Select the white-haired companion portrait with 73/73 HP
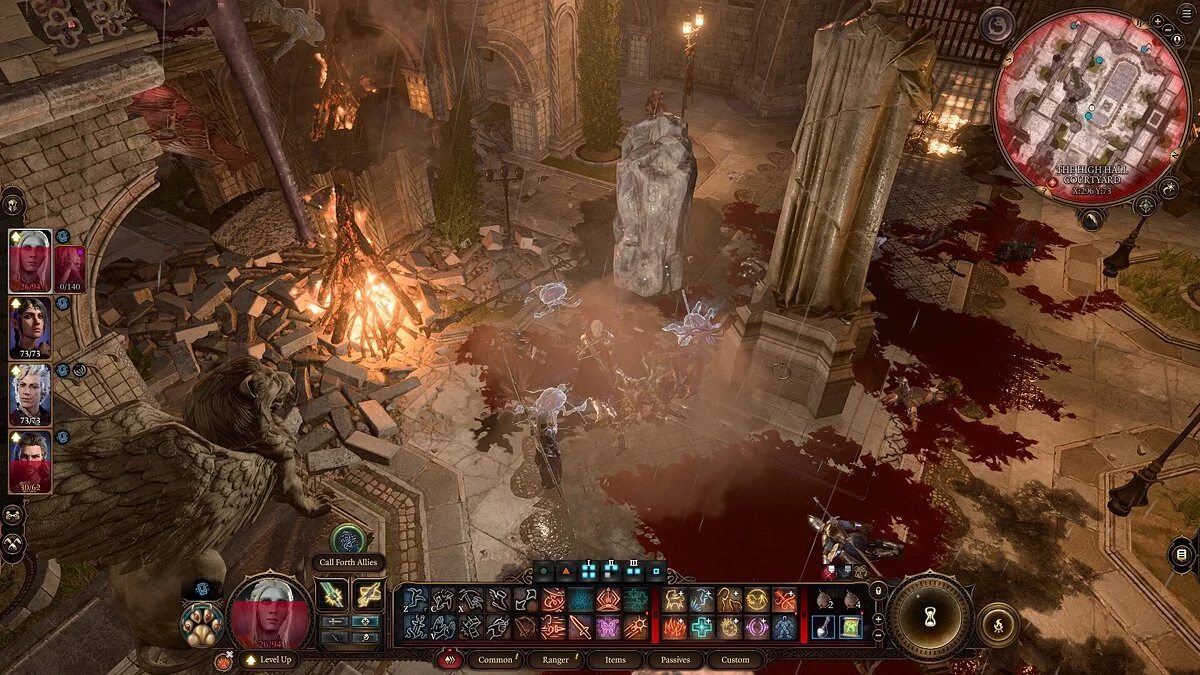The width and height of the screenshot is (1200, 675). point(30,393)
